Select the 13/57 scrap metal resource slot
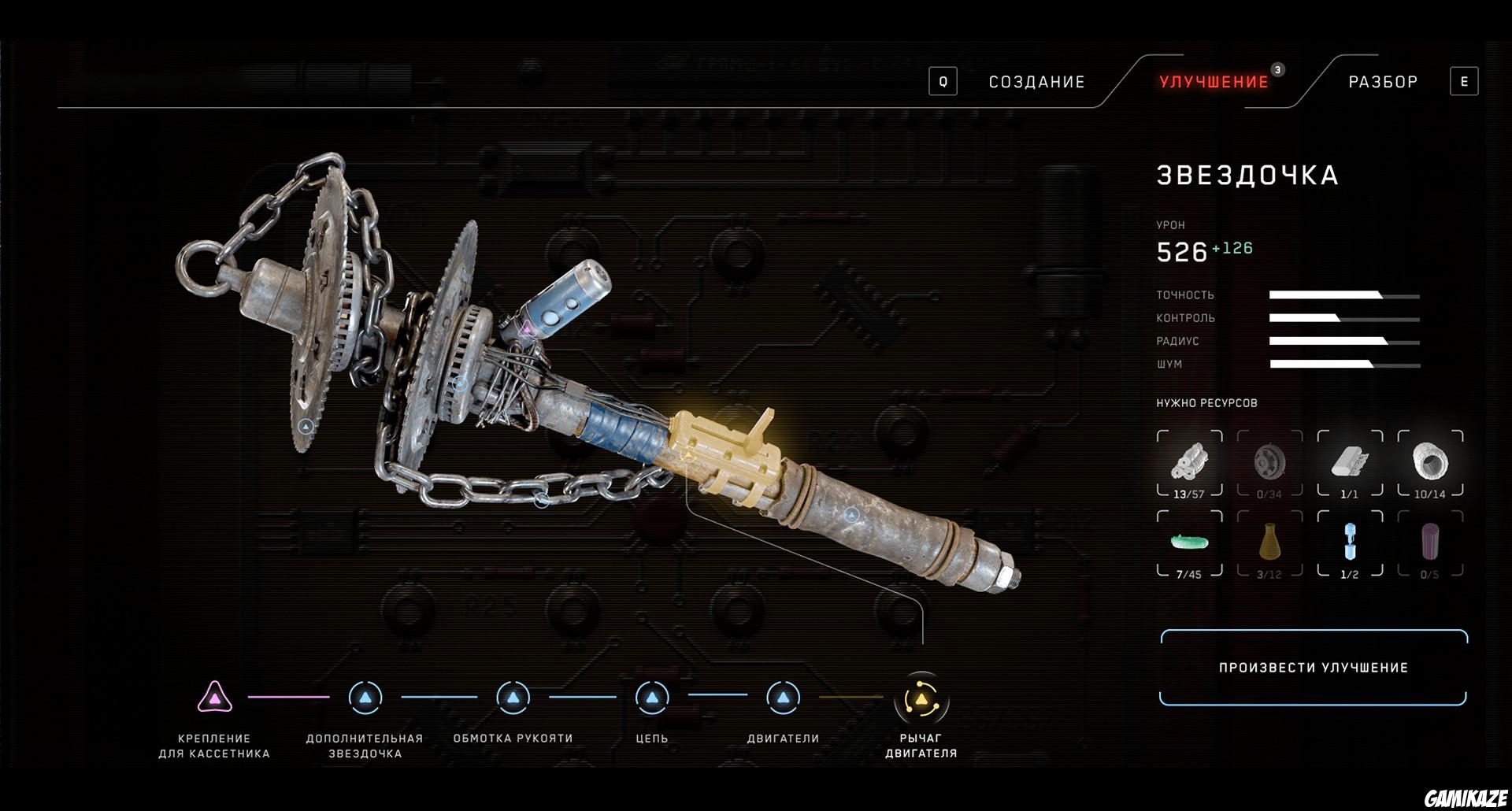Screen dimensions: 1512x811 click(1189, 463)
